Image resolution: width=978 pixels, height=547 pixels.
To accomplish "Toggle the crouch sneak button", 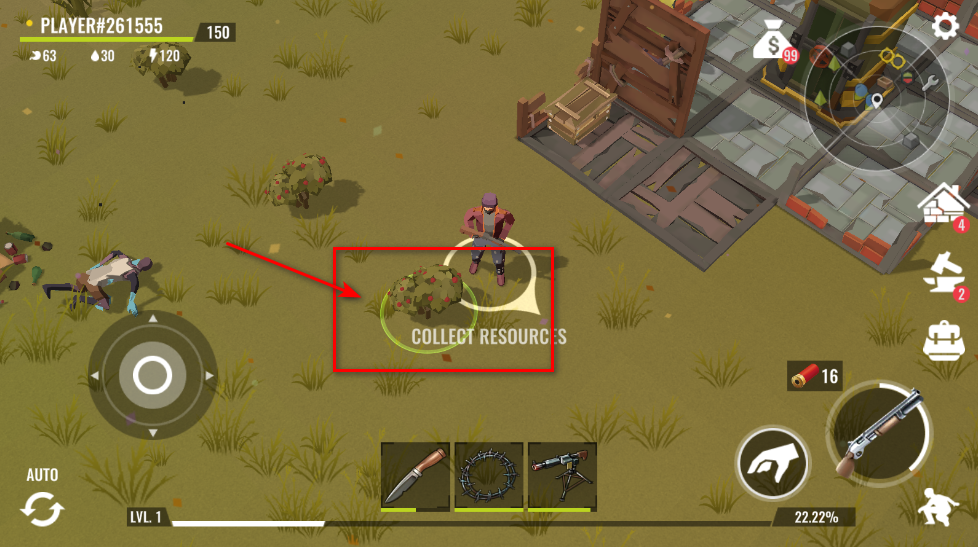I will point(940,508).
